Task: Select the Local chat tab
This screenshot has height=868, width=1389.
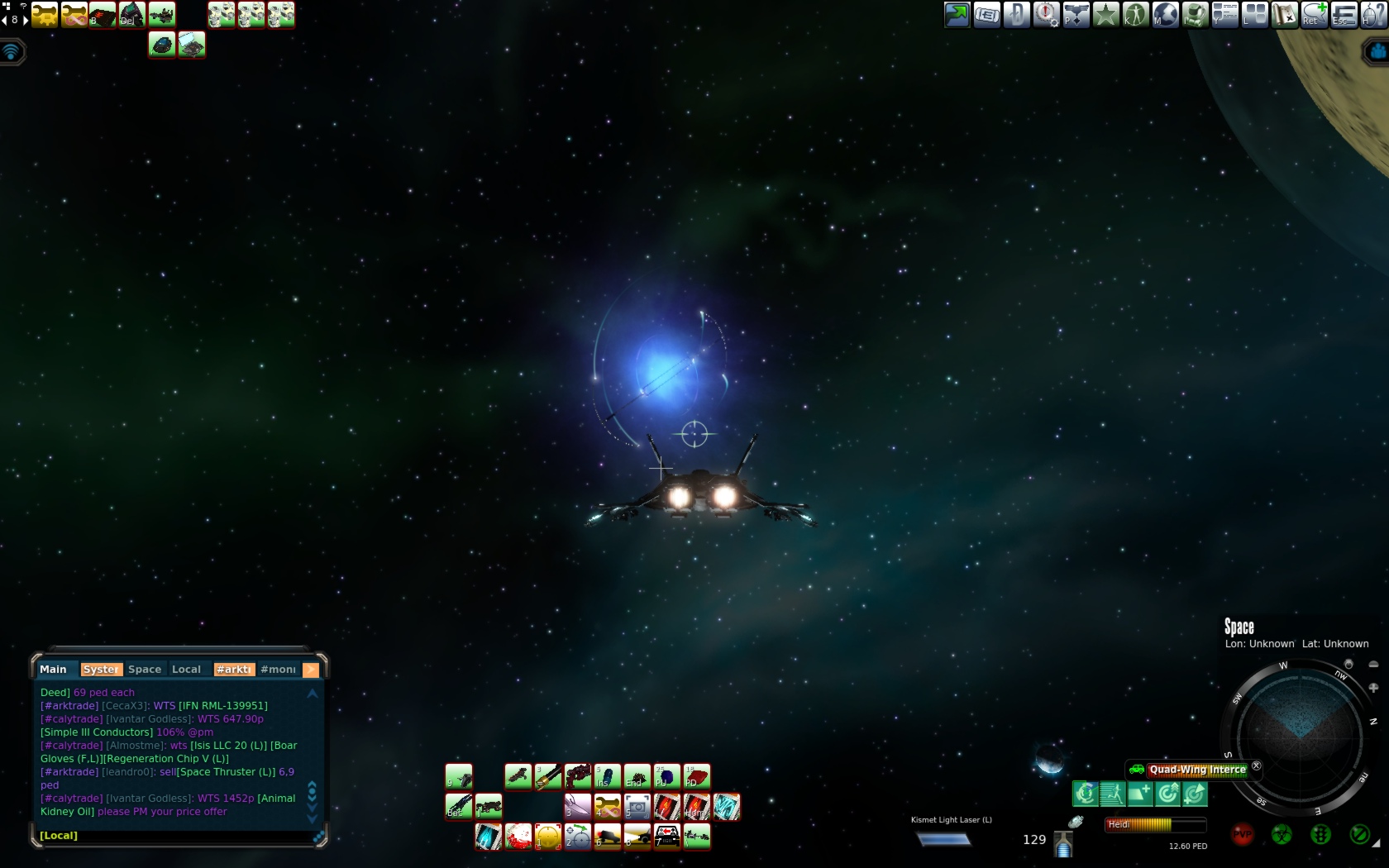Action: [x=186, y=670]
